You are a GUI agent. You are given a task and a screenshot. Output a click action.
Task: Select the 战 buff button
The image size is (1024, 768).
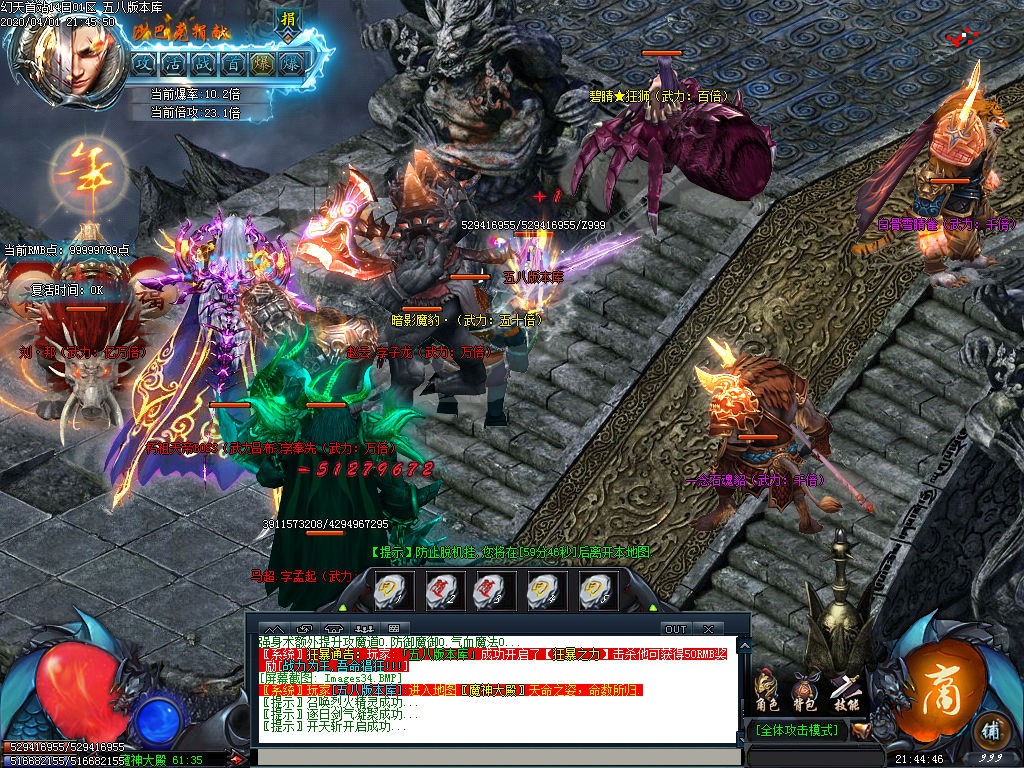point(204,64)
